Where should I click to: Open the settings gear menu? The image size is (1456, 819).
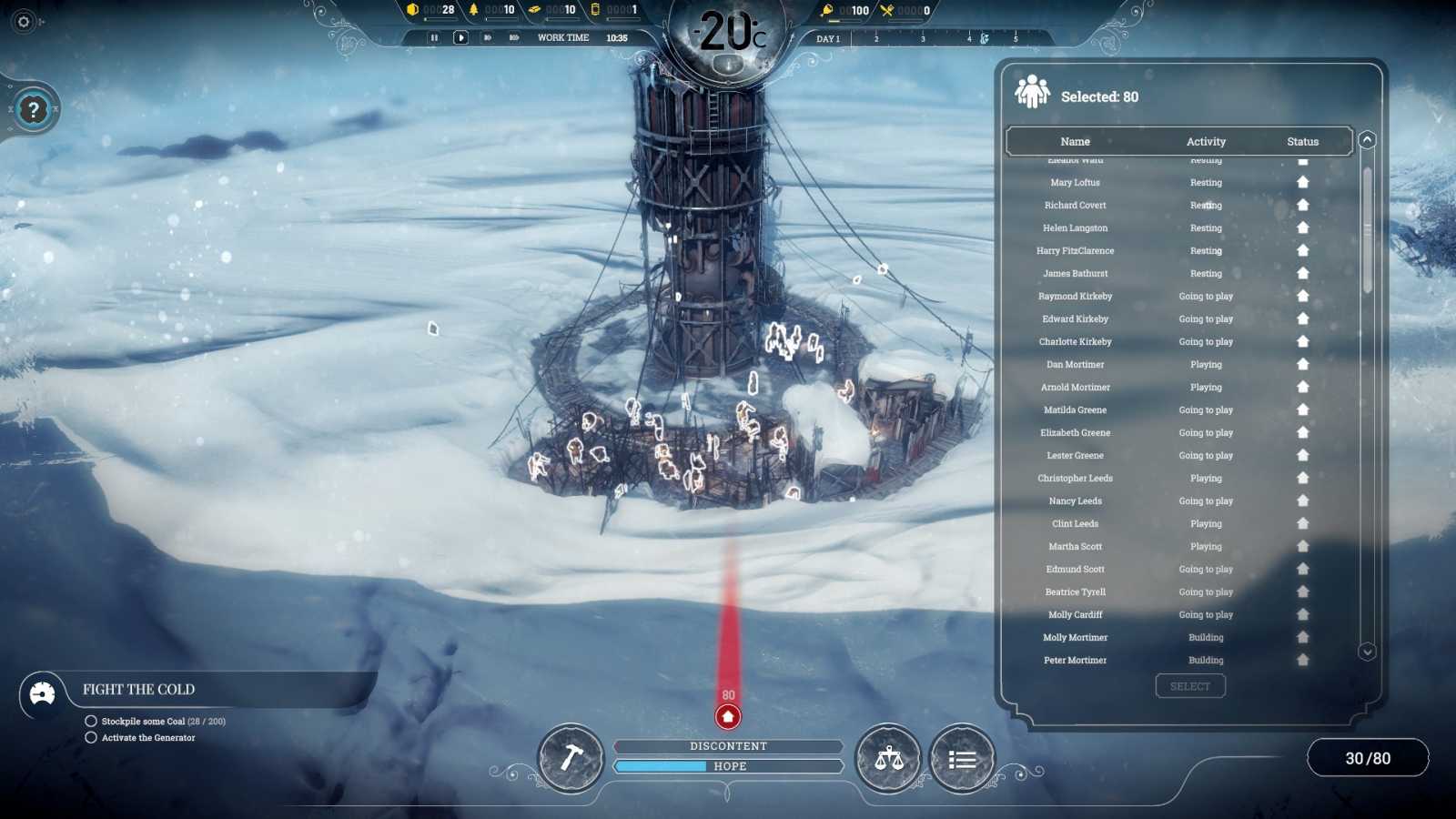click(24, 21)
